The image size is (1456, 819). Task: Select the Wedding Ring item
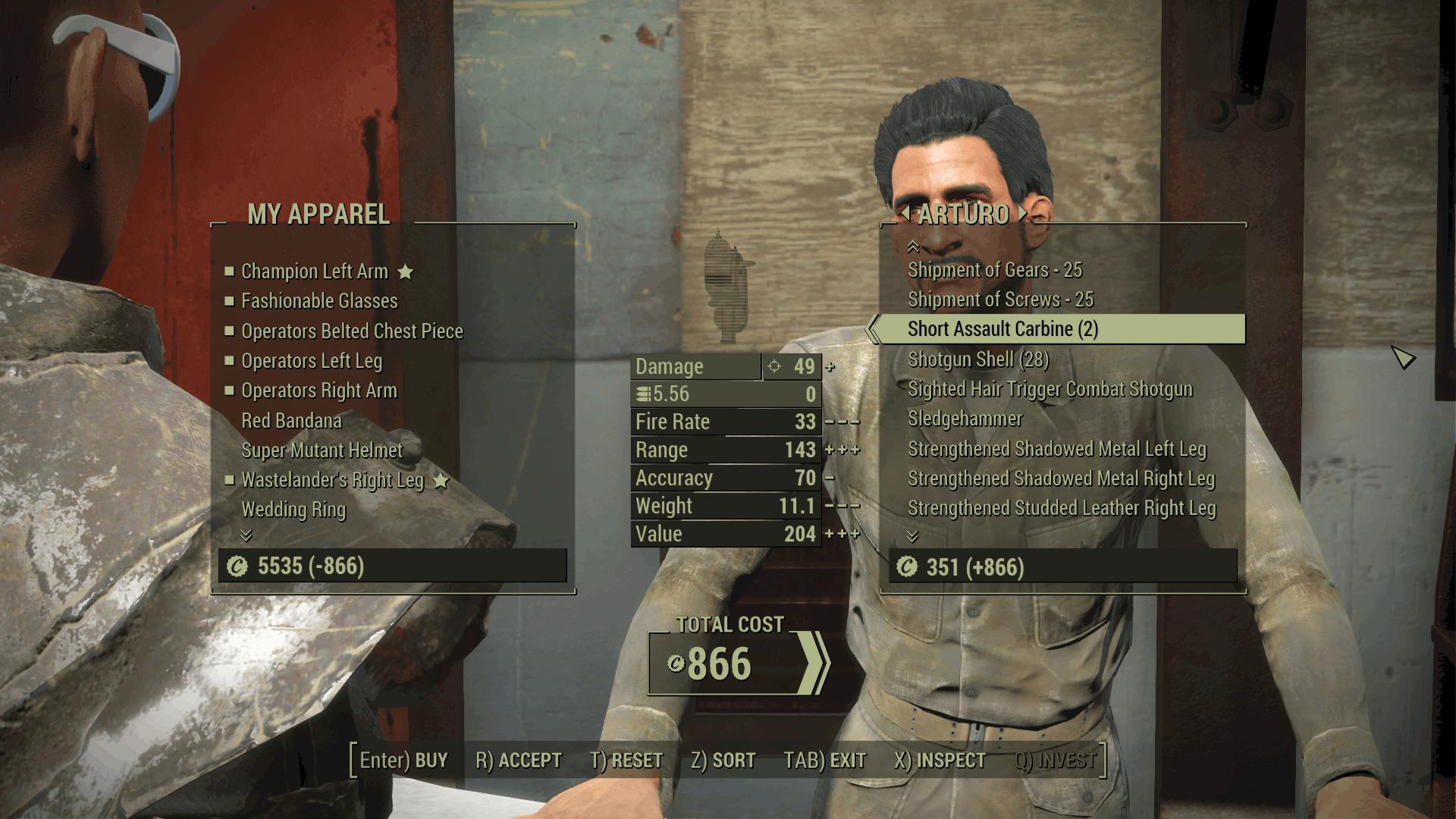tap(293, 510)
